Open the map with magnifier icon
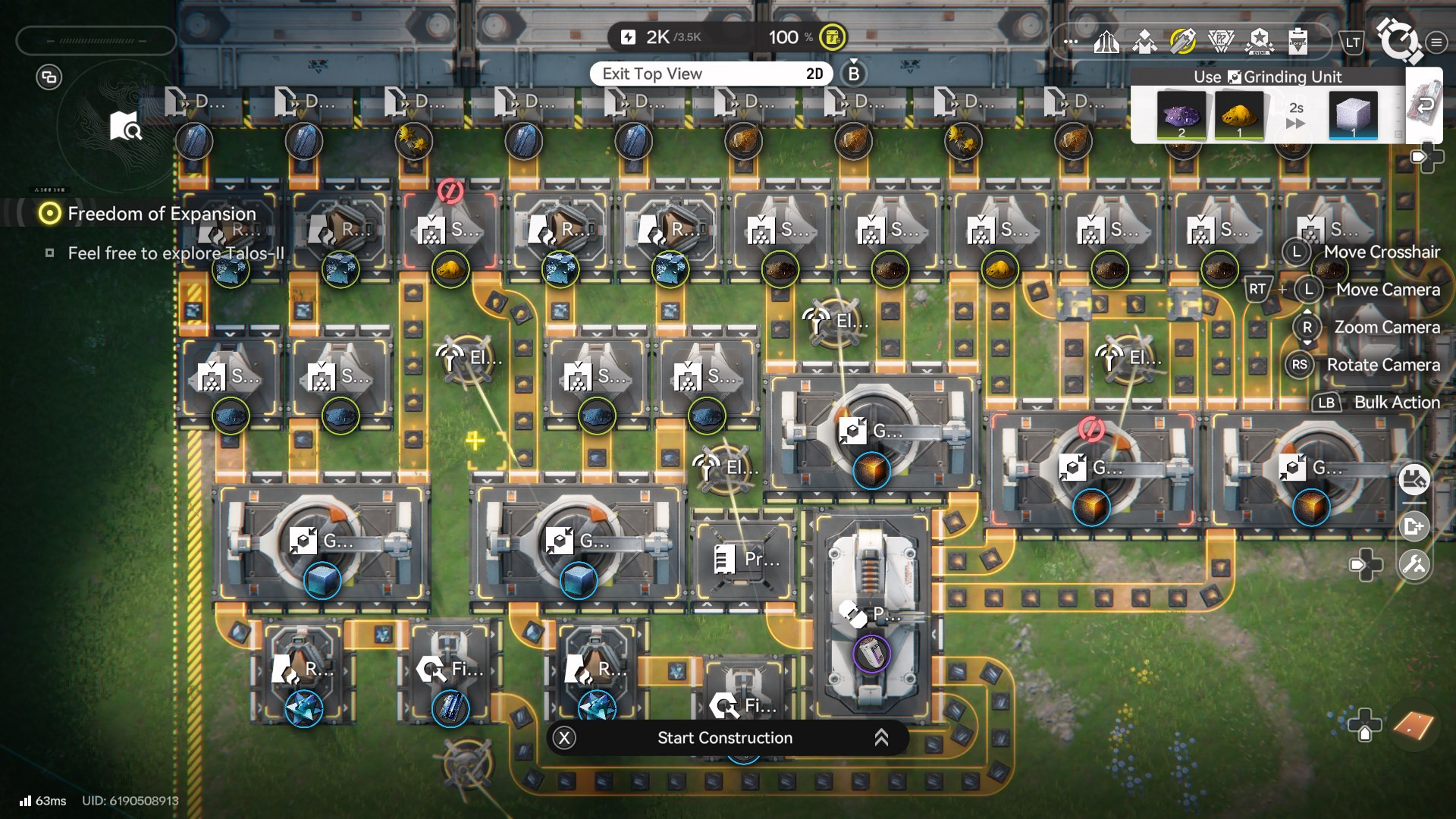Image resolution: width=1456 pixels, height=819 pixels. (125, 127)
